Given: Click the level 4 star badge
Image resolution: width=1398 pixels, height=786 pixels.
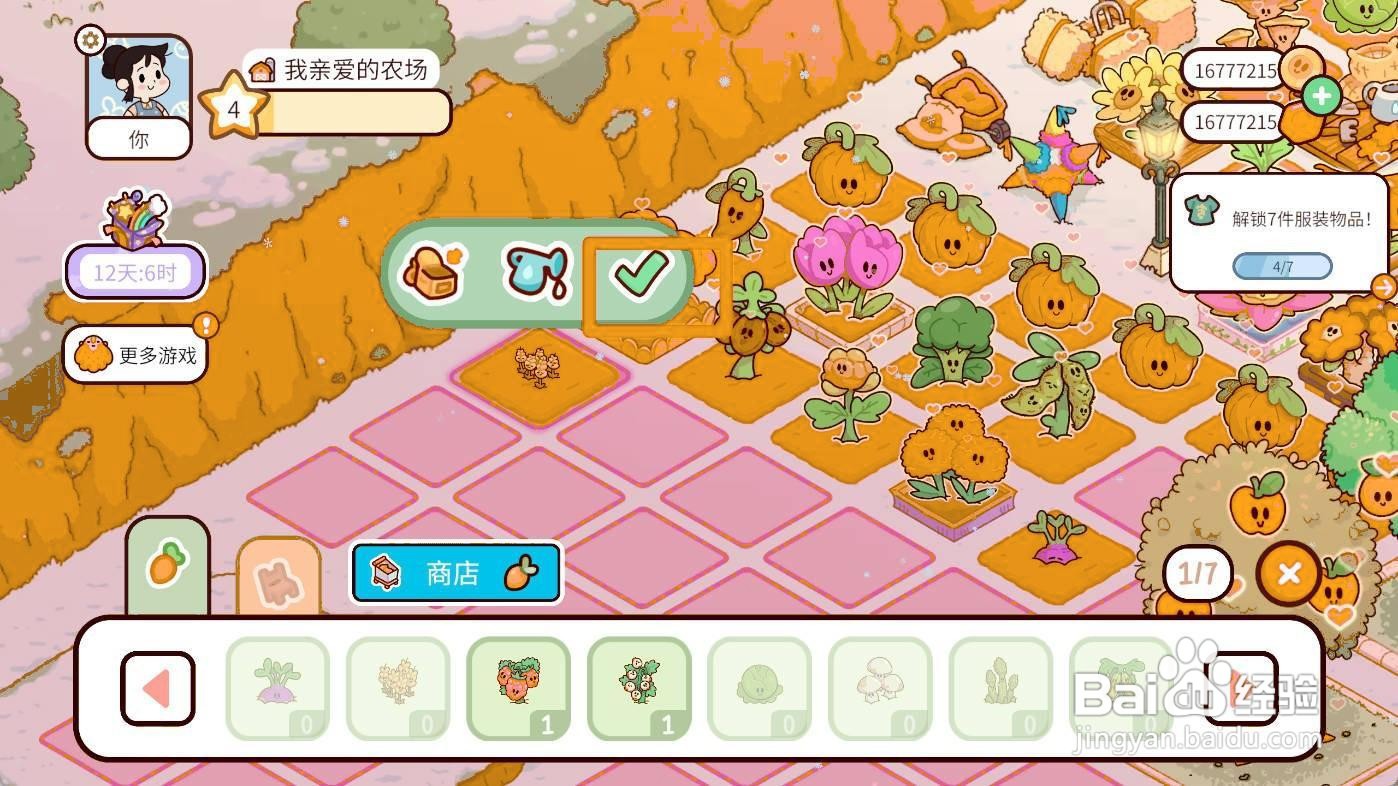Looking at the screenshot, I should tap(234, 108).
